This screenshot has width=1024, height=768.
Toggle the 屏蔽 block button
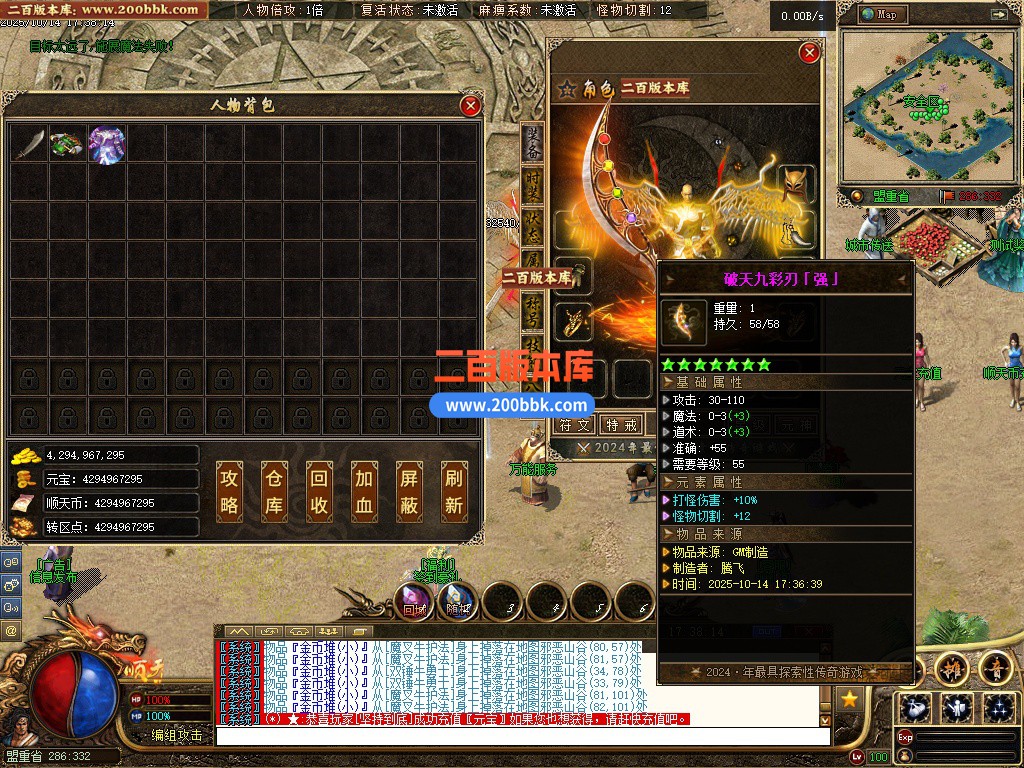pos(408,491)
